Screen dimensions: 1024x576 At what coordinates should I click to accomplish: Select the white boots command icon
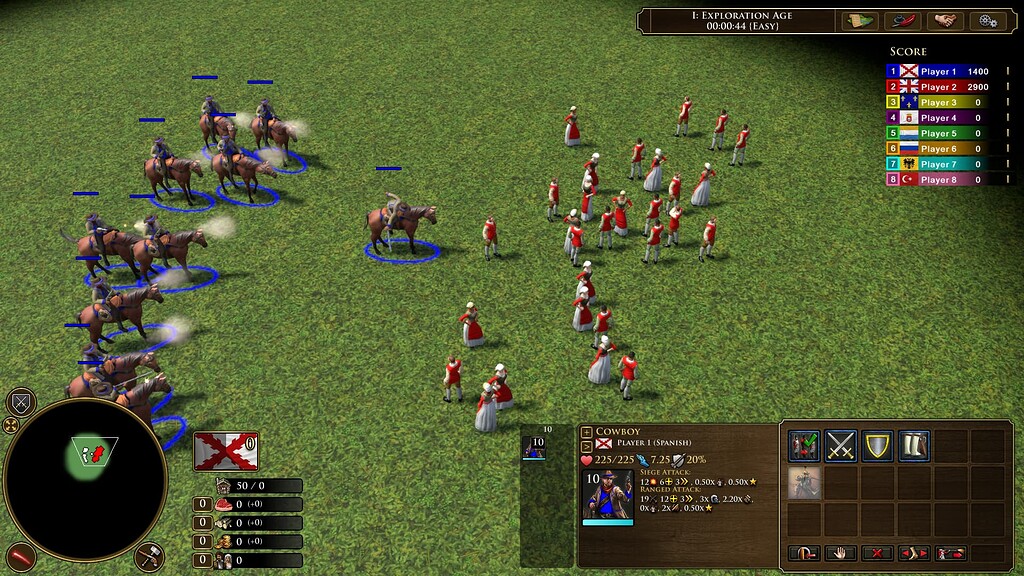point(914,446)
